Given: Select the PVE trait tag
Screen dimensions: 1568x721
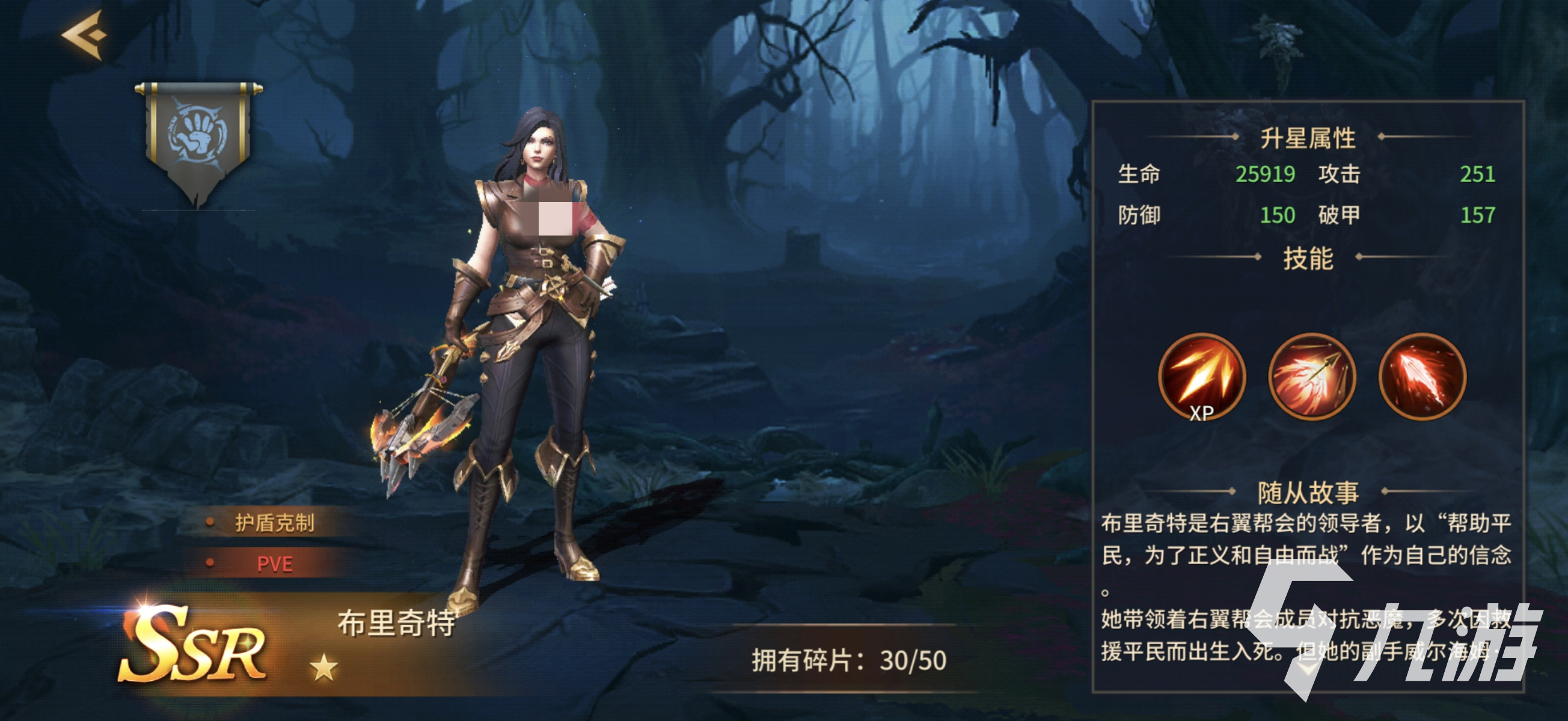Looking at the screenshot, I should pos(274,564).
